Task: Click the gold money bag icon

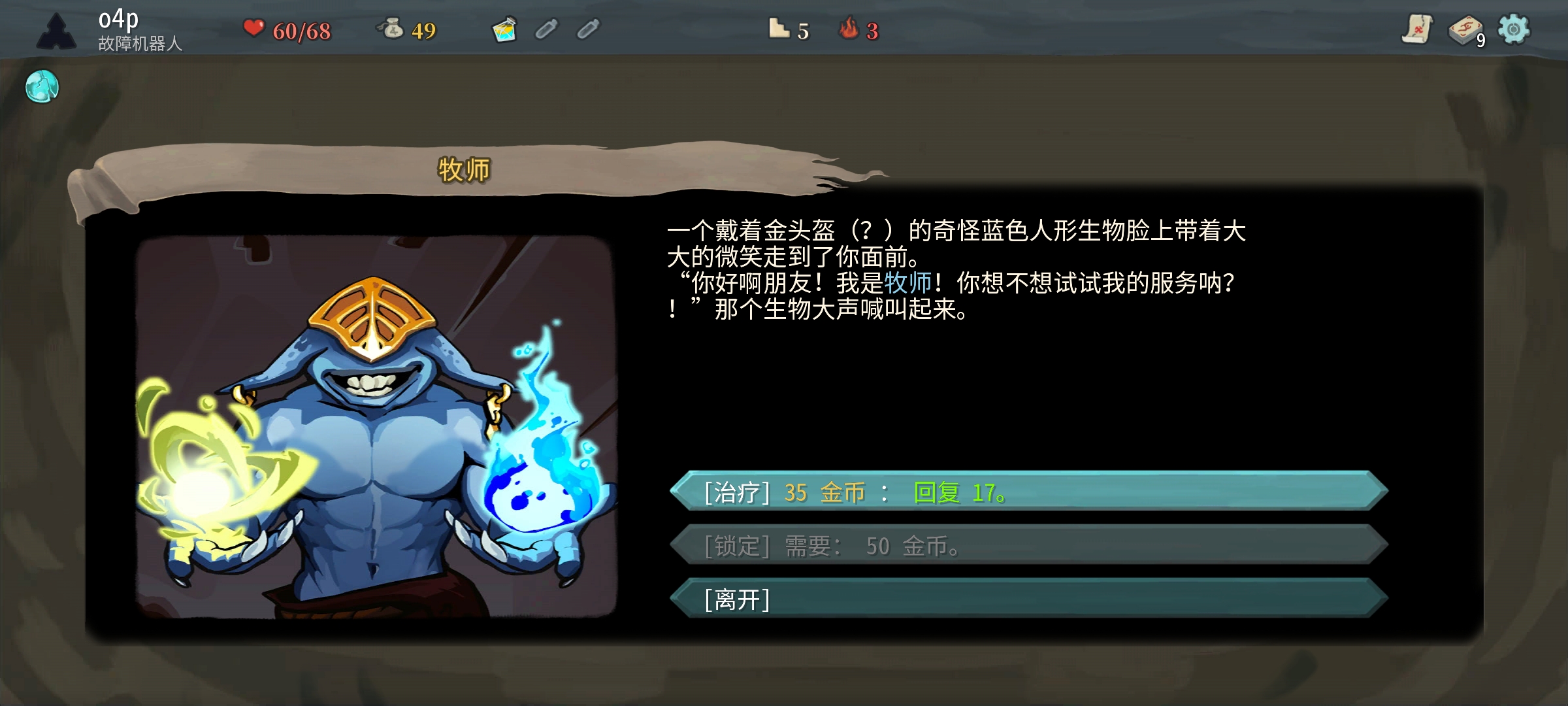Action: click(x=392, y=29)
